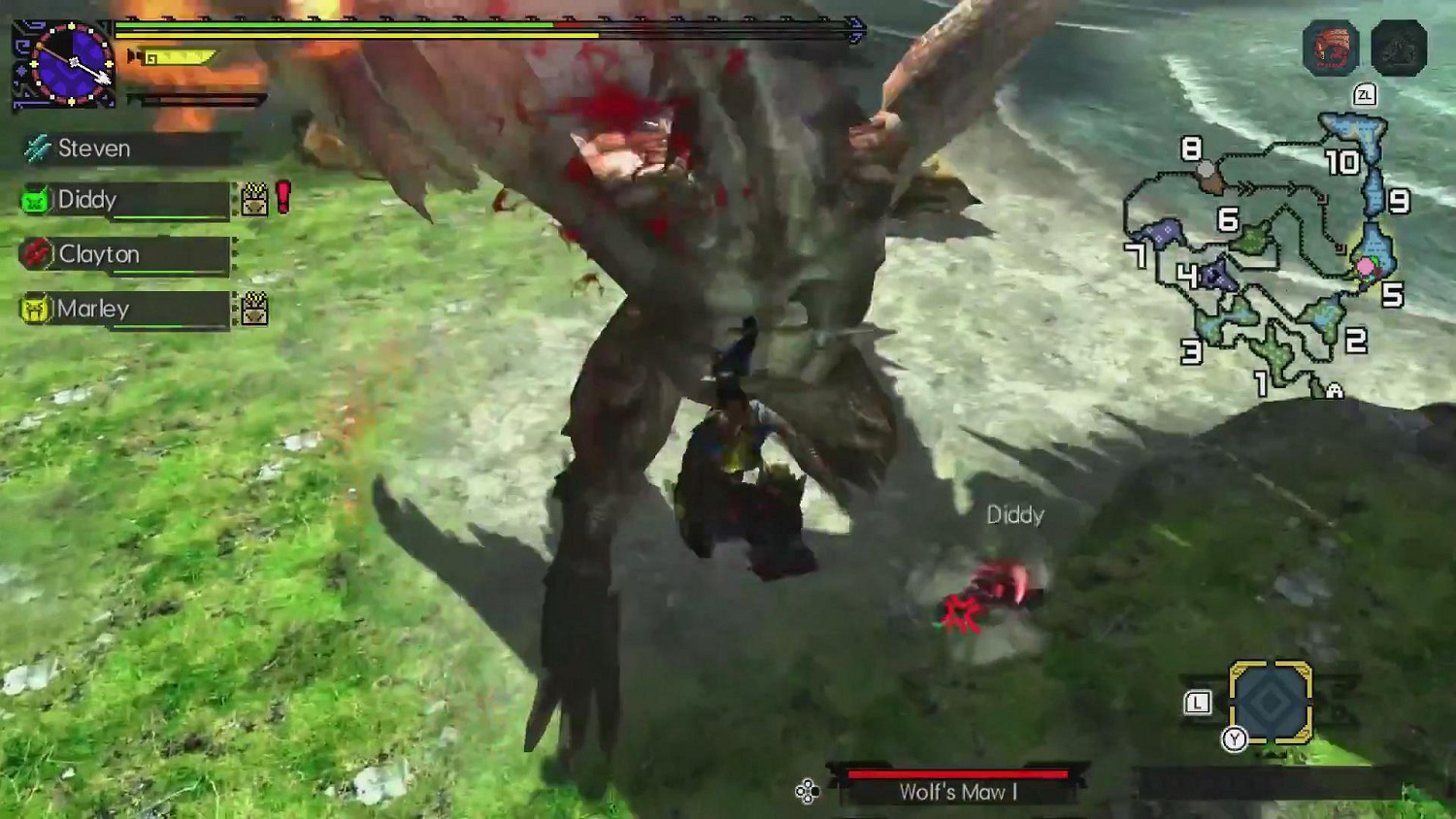Click the camp icon below area 1 on the map
Viewport: 1456px width, 819px height.
(1333, 391)
